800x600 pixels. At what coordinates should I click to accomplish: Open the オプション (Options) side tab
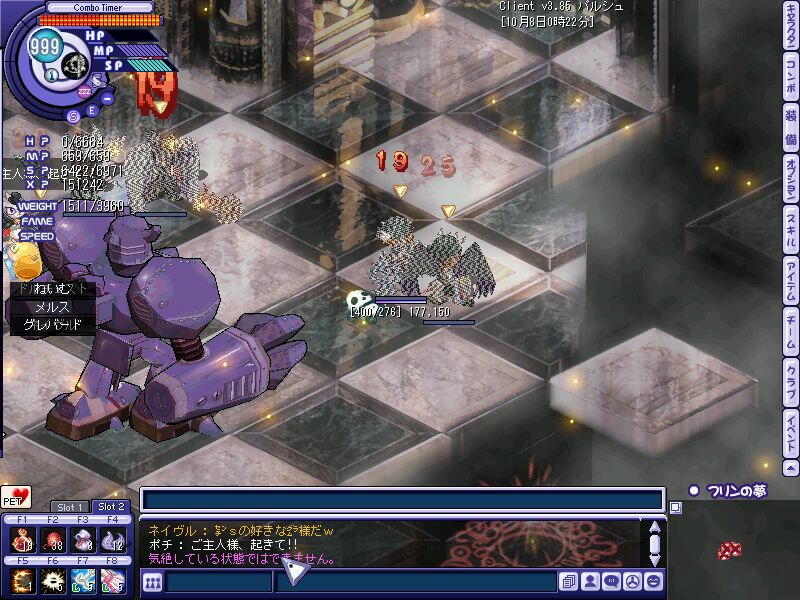[x=791, y=180]
